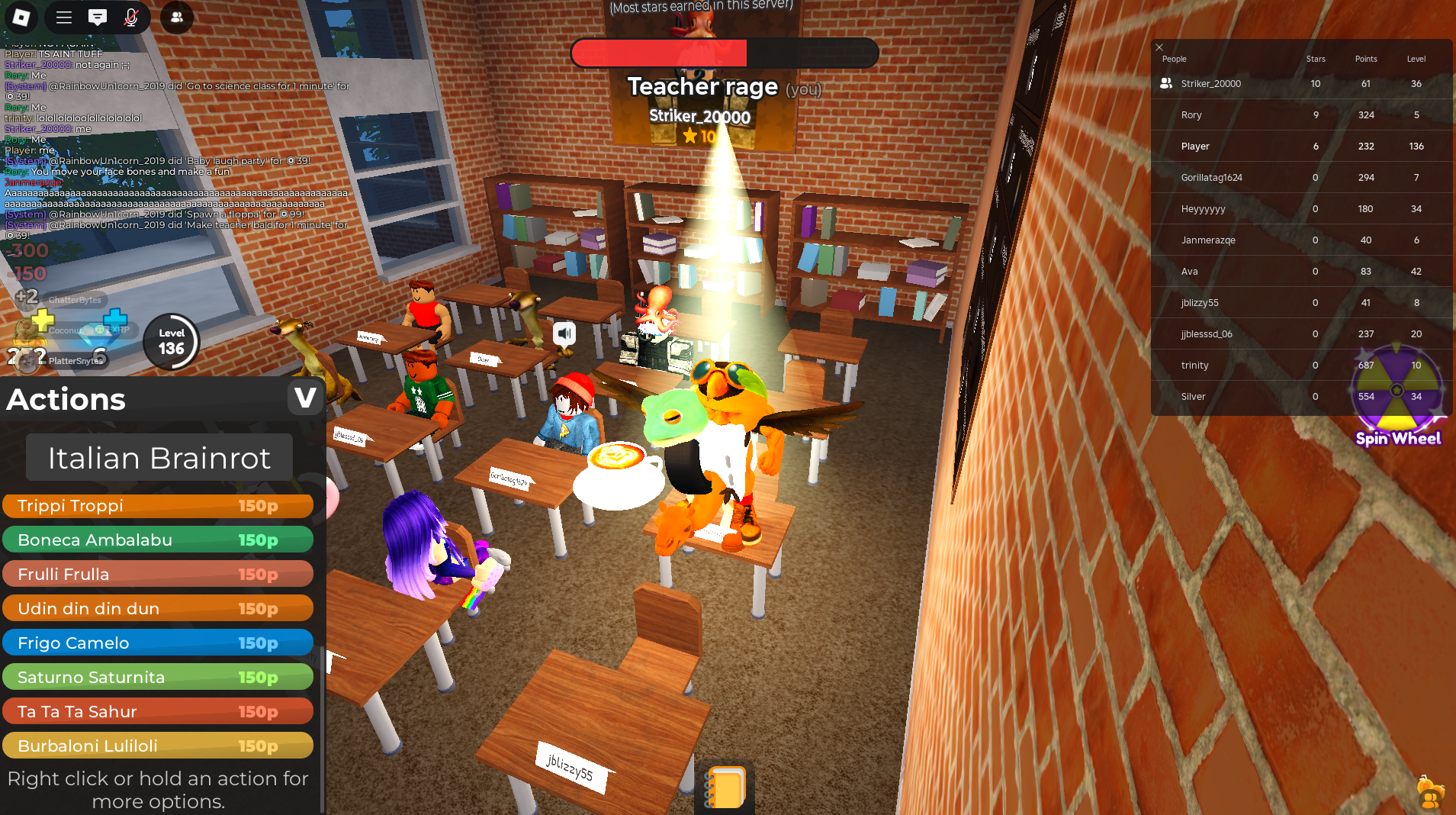Close the leaderboard panel
The image size is (1456, 815).
pyautogui.click(x=1159, y=47)
